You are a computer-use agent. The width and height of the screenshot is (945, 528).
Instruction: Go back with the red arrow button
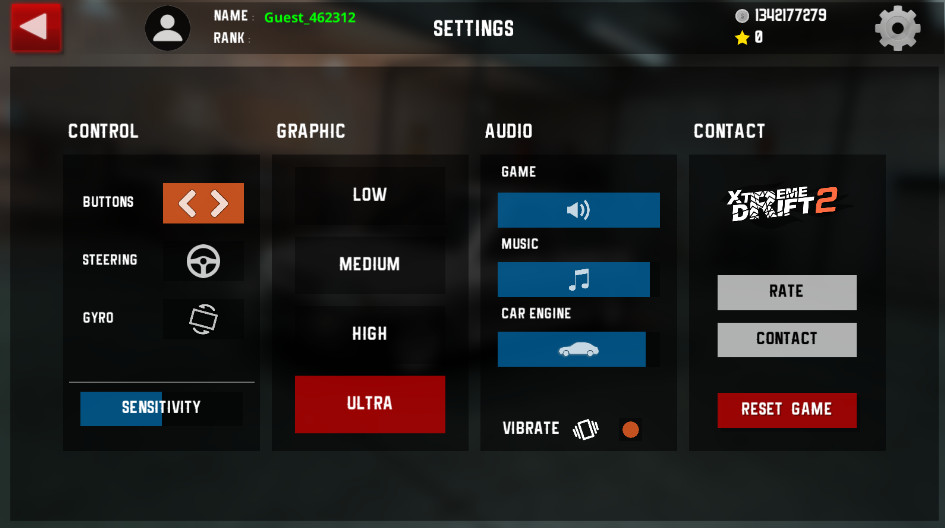36,27
